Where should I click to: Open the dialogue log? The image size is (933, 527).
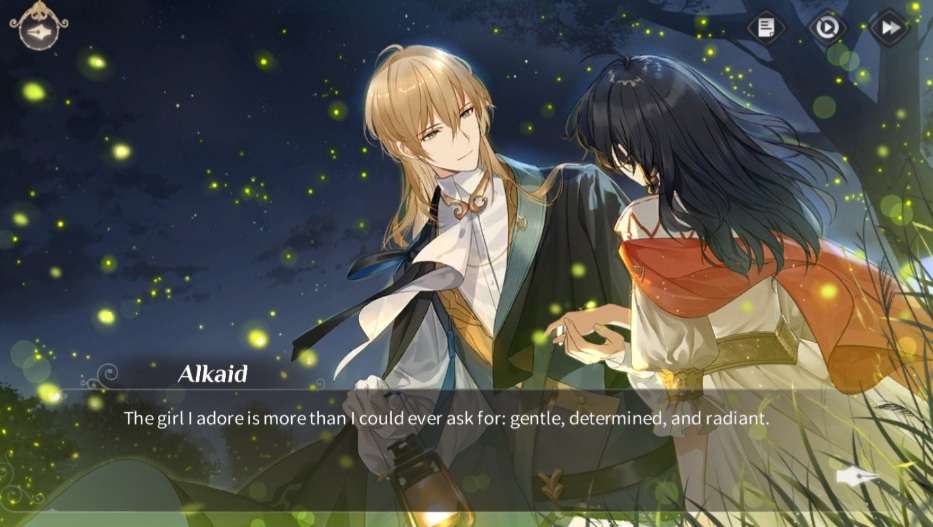pos(767,27)
